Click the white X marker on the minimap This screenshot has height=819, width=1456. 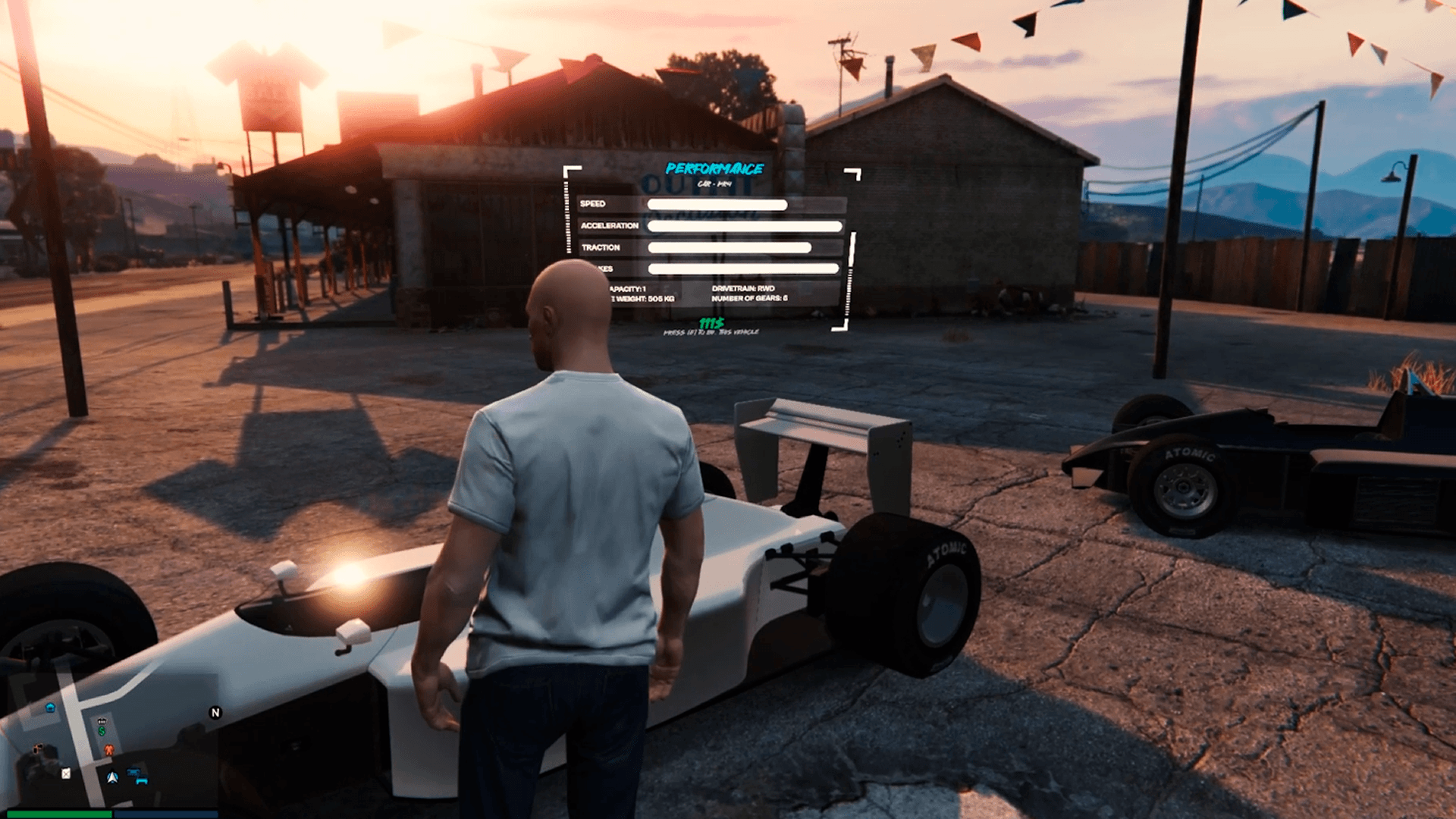(66, 774)
